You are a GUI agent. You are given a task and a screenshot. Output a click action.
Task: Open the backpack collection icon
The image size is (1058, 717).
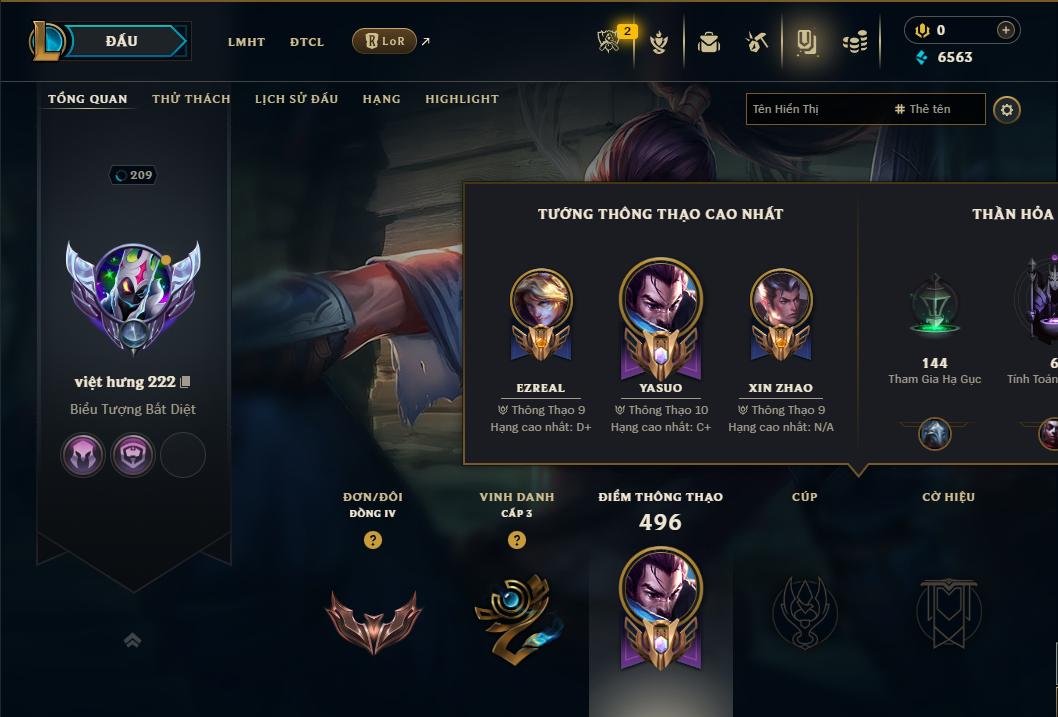coord(709,42)
